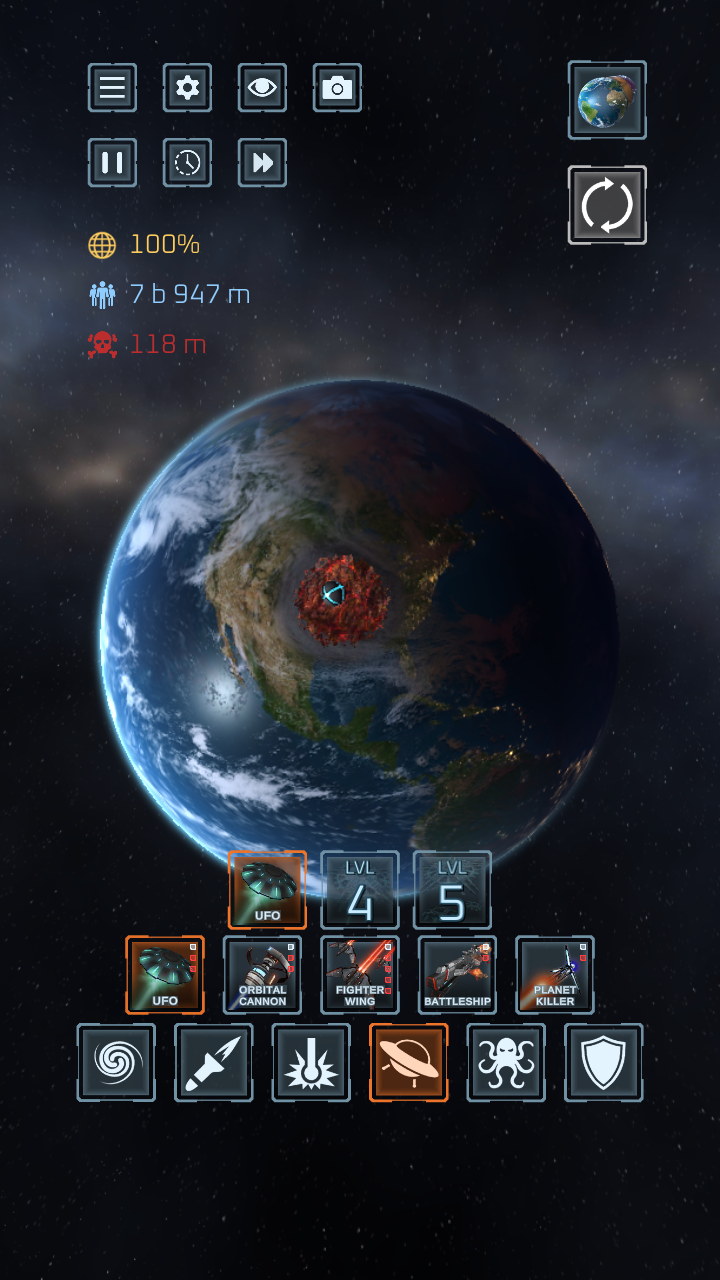Viewport: 720px width, 1280px height.
Task: Pause the simulation
Action: point(112,163)
